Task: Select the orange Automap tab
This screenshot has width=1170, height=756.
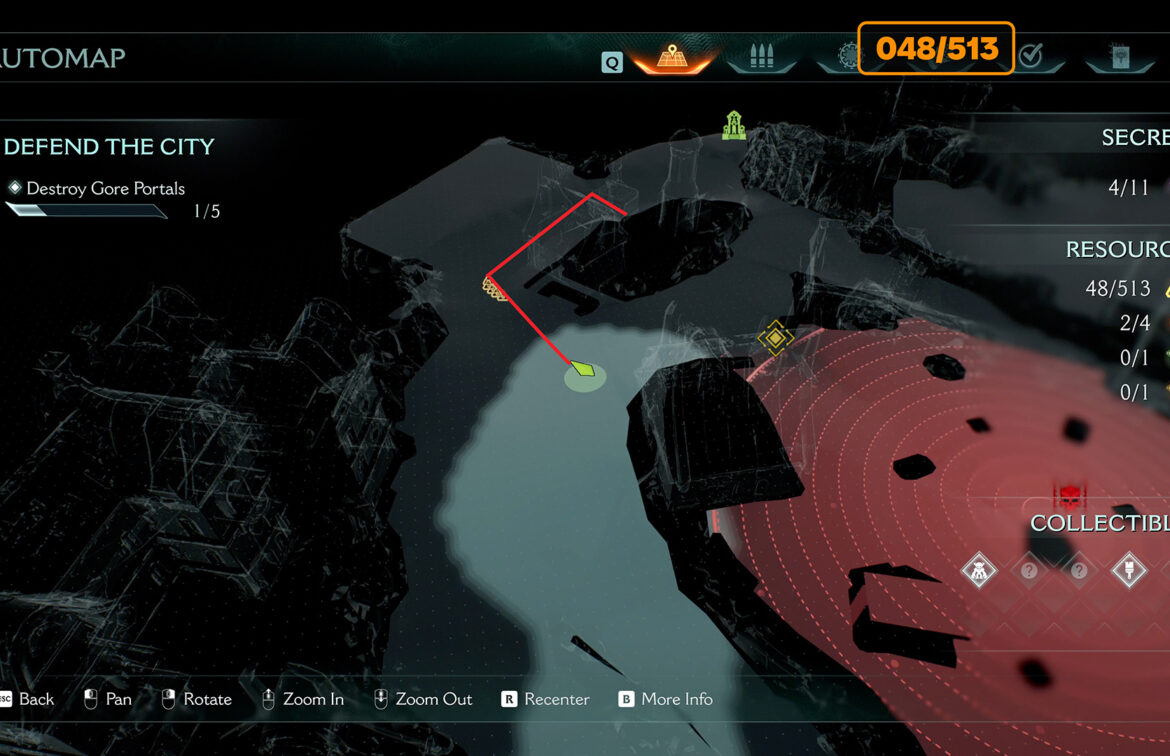Action: point(672,57)
